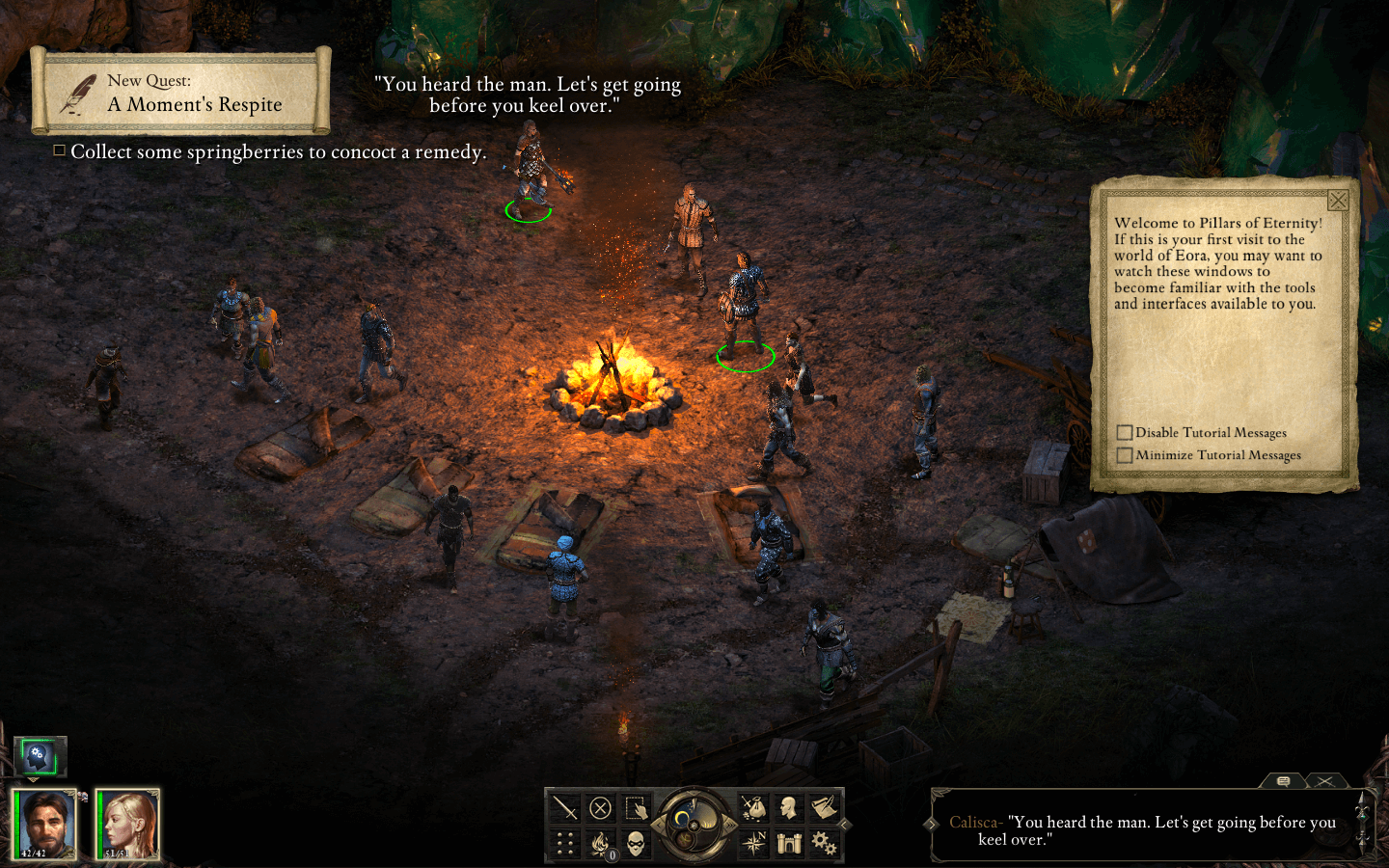Check the Disable Tutorial Messages box

click(1126, 432)
